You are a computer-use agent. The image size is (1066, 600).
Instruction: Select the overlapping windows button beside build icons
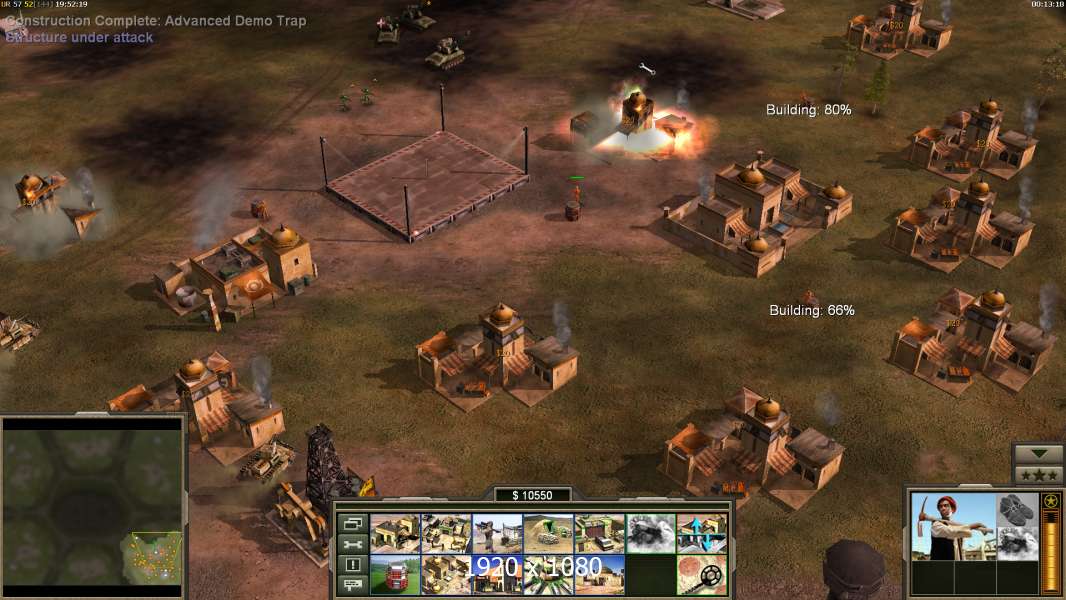click(x=351, y=522)
